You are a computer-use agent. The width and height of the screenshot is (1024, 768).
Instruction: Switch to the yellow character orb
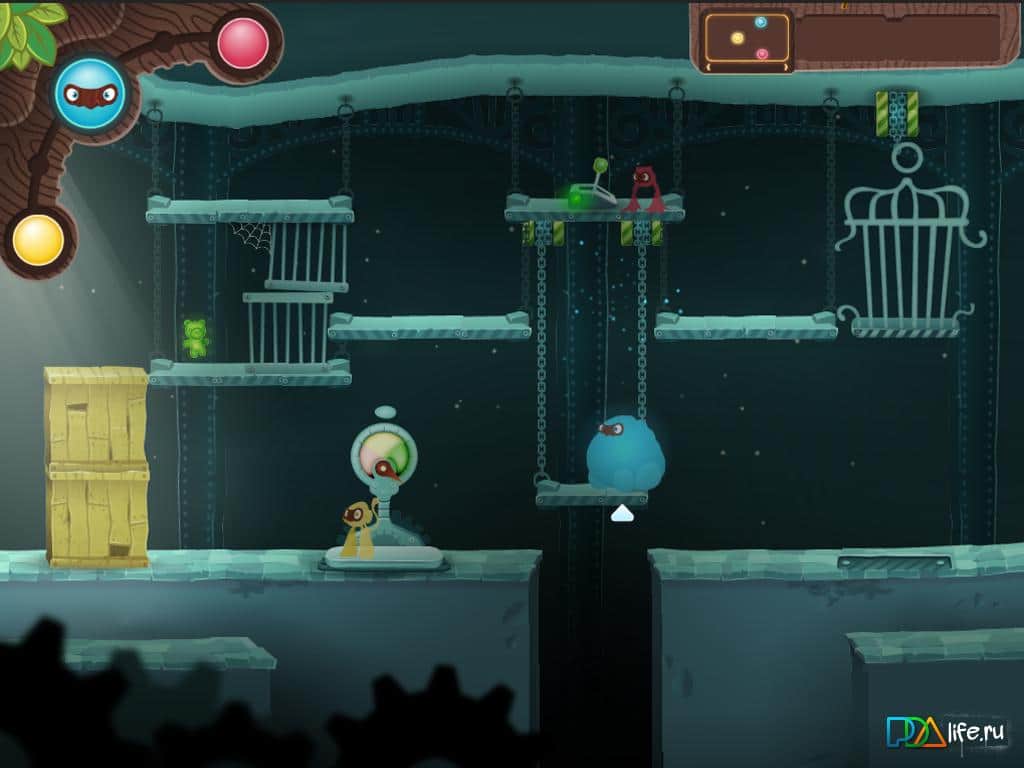click(39, 240)
